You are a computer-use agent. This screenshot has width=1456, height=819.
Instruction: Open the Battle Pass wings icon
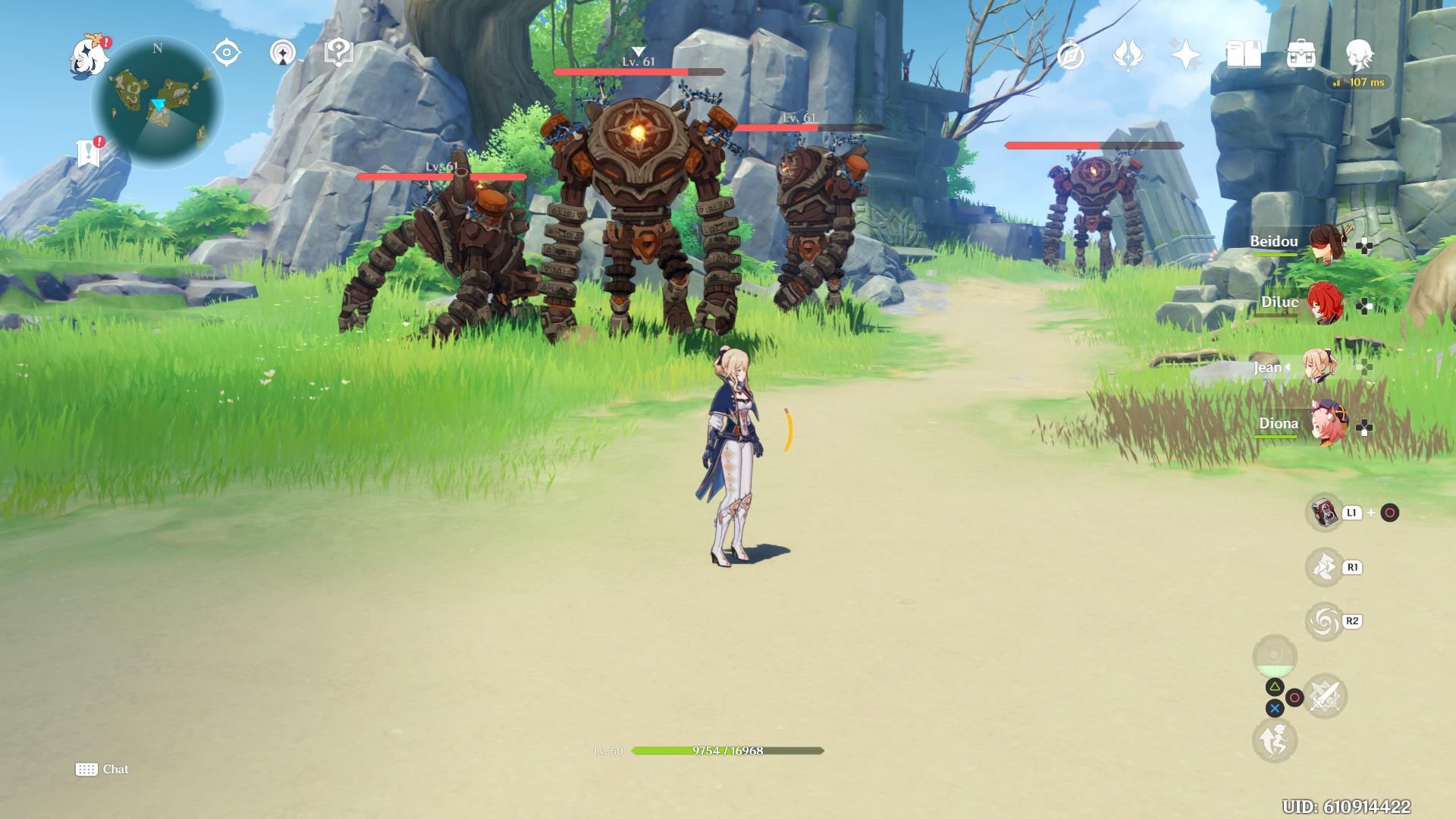1128,53
